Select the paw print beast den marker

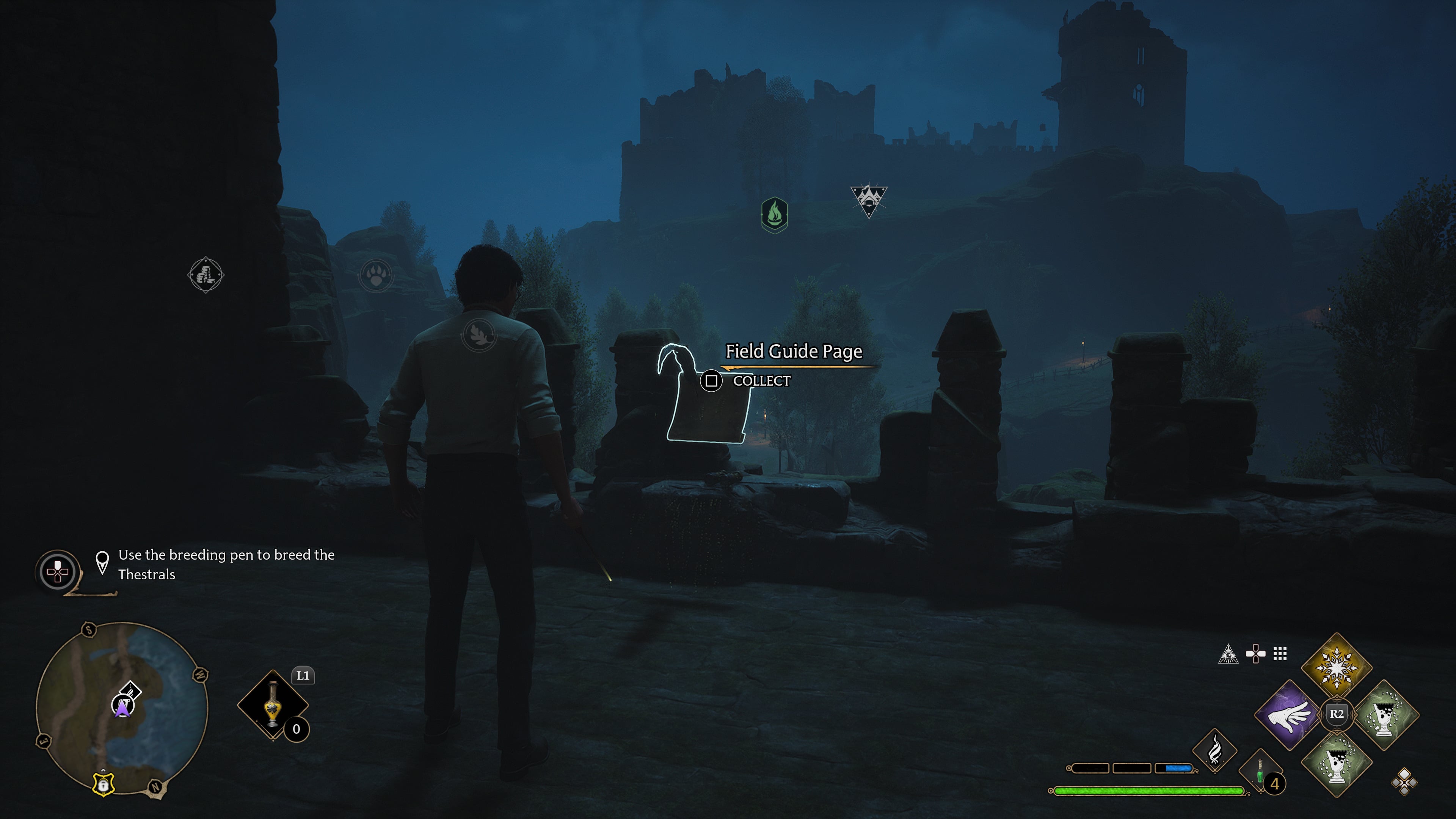pos(376,276)
